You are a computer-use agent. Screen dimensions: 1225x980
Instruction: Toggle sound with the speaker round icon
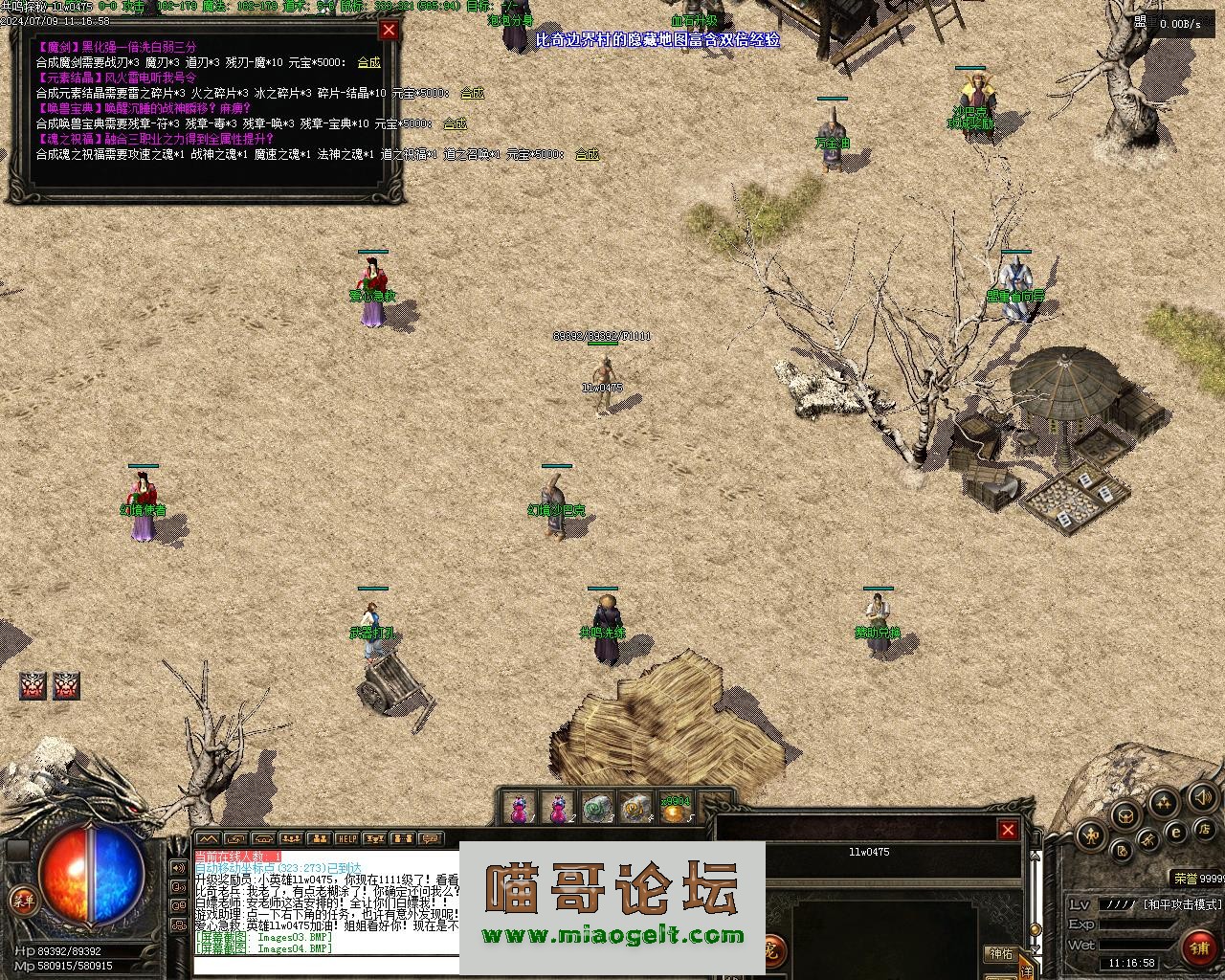coord(1202,796)
